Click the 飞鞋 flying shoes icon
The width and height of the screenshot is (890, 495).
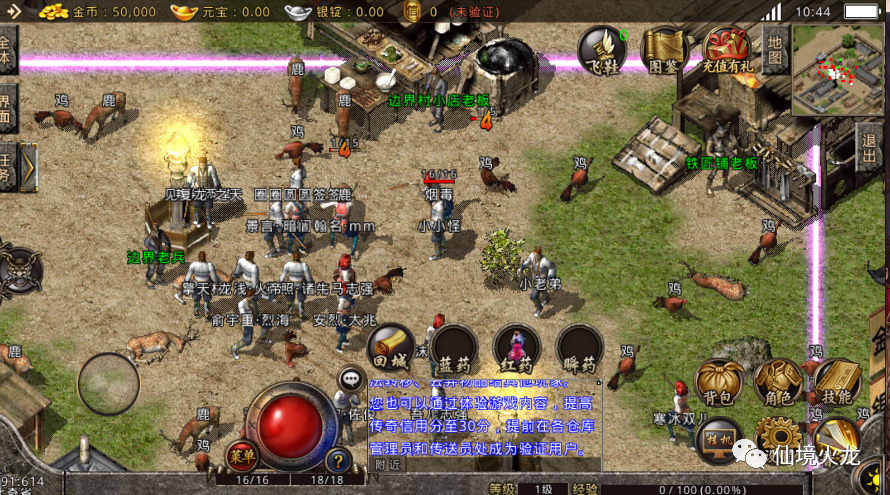tap(603, 49)
